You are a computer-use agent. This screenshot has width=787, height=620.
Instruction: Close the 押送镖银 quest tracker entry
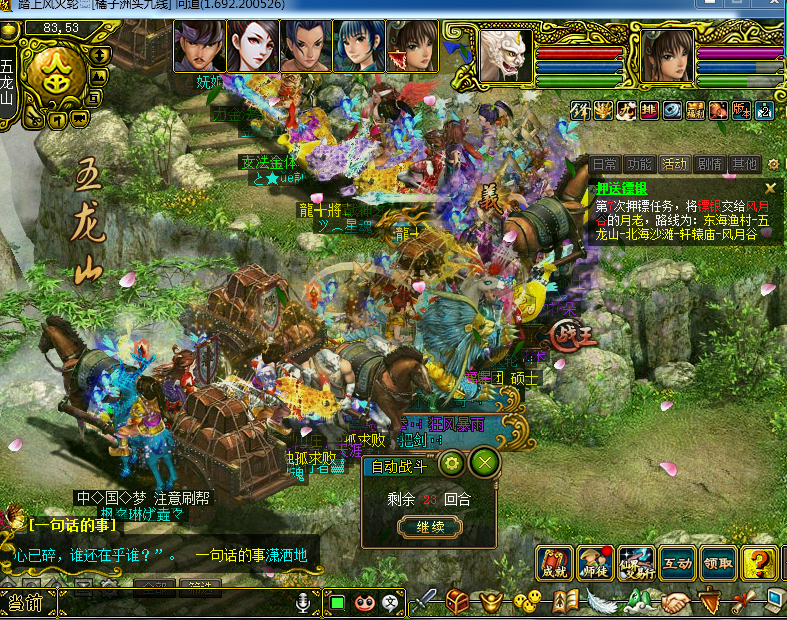[x=770, y=187]
